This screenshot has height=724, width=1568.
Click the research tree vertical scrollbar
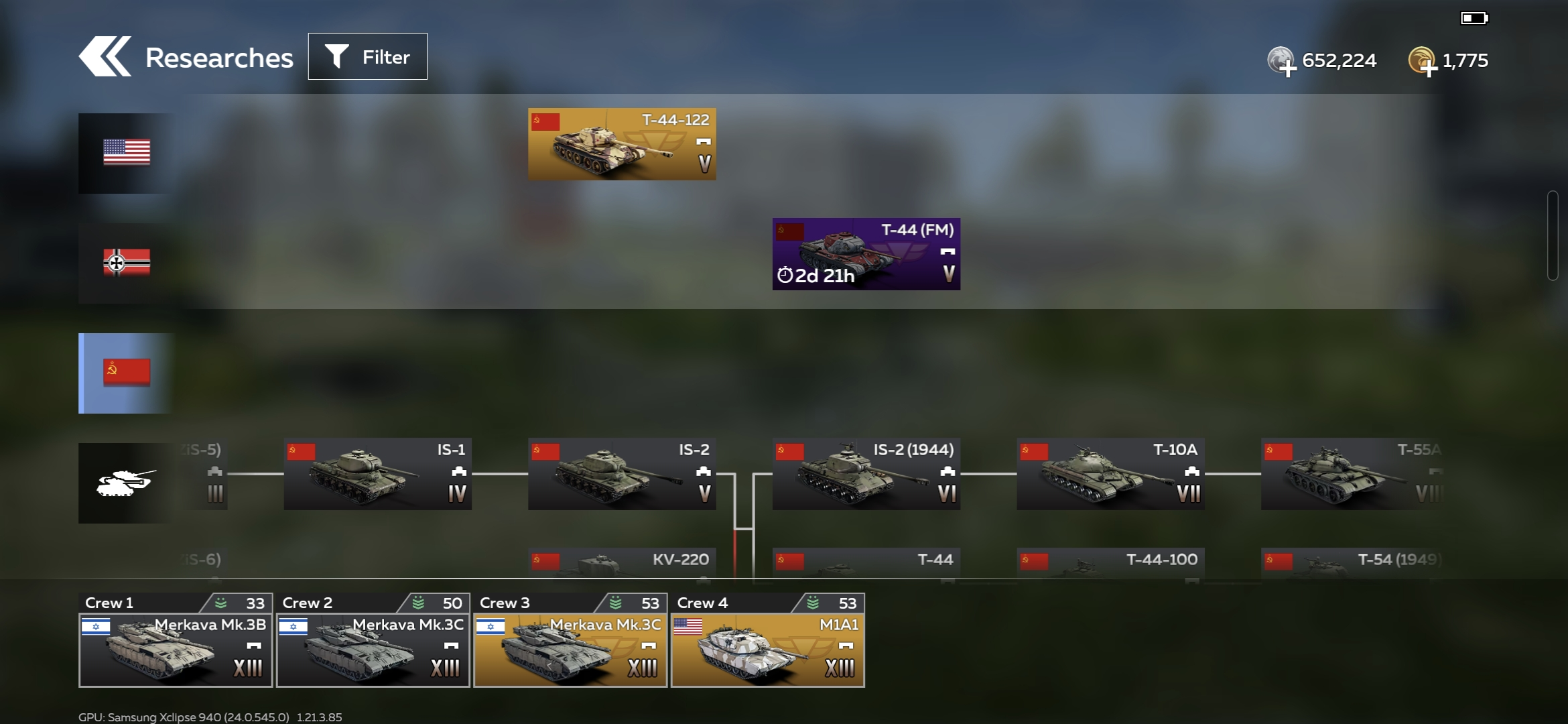(x=1552, y=236)
